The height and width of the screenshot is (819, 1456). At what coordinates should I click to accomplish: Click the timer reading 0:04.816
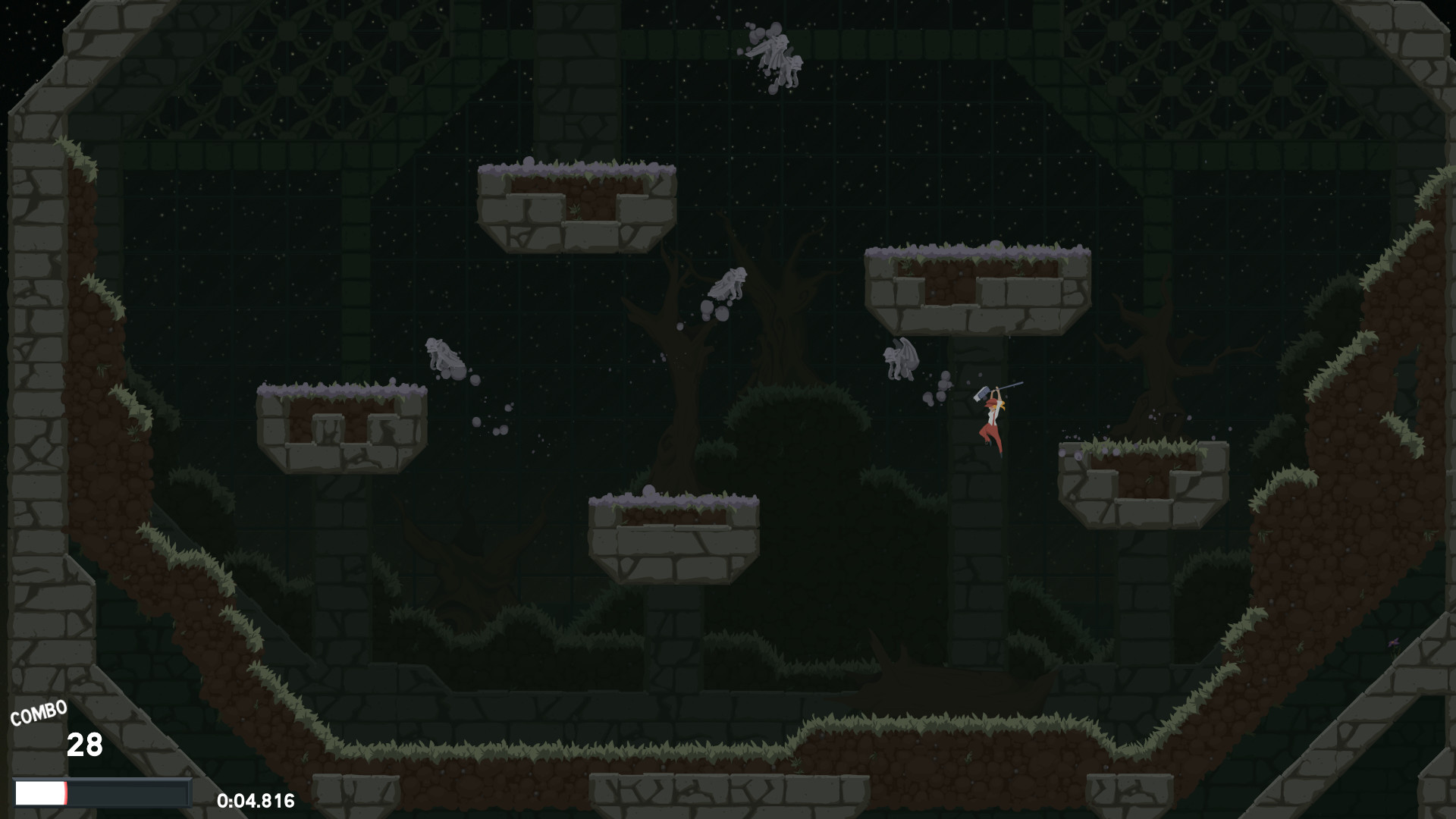pyautogui.click(x=256, y=800)
